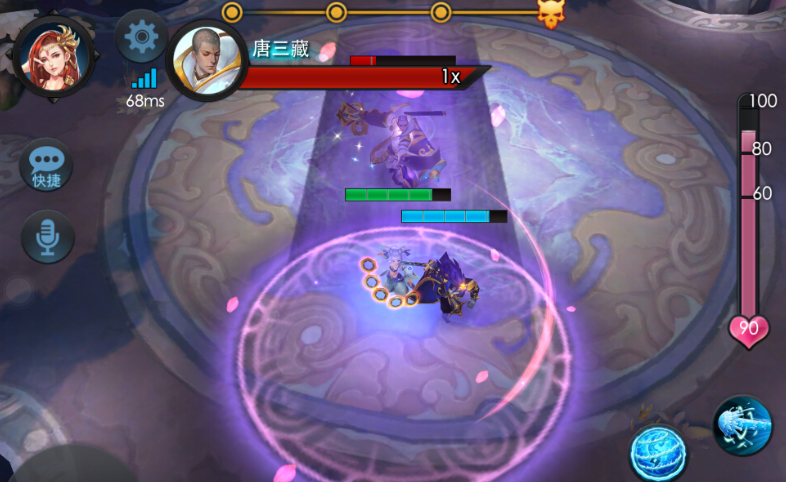The height and width of the screenshot is (482, 786).
Task: Tap the pink heart health icon
Action: [749, 329]
